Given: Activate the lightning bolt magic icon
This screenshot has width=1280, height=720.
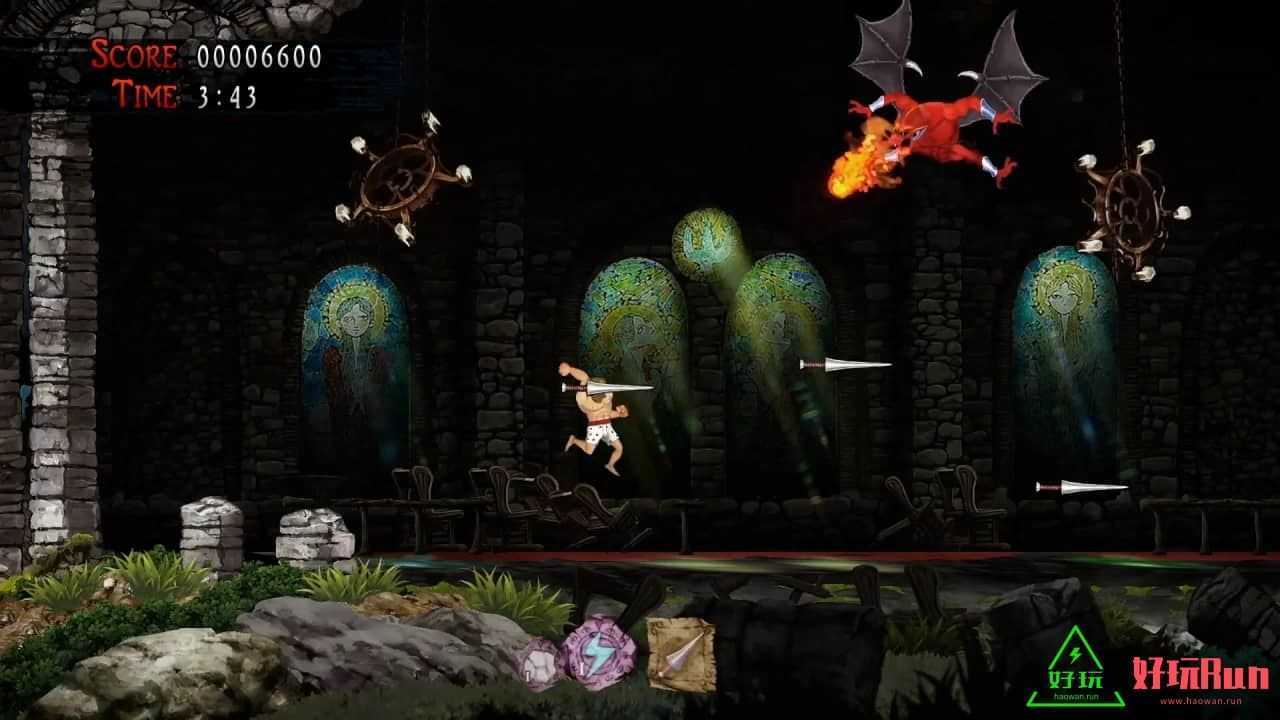Looking at the screenshot, I should click(596, 653).
